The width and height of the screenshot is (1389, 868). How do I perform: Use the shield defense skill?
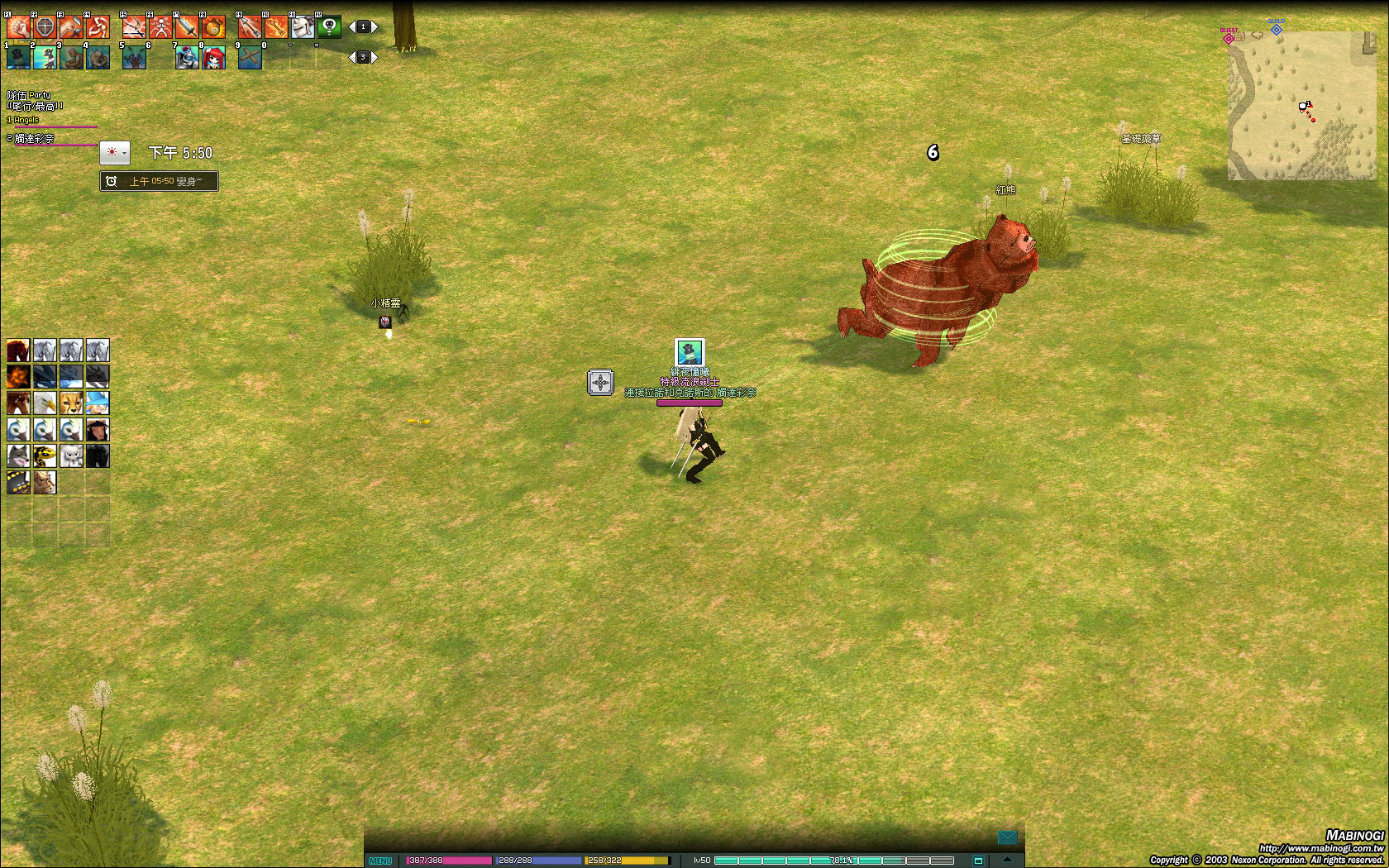click(45, 27)
